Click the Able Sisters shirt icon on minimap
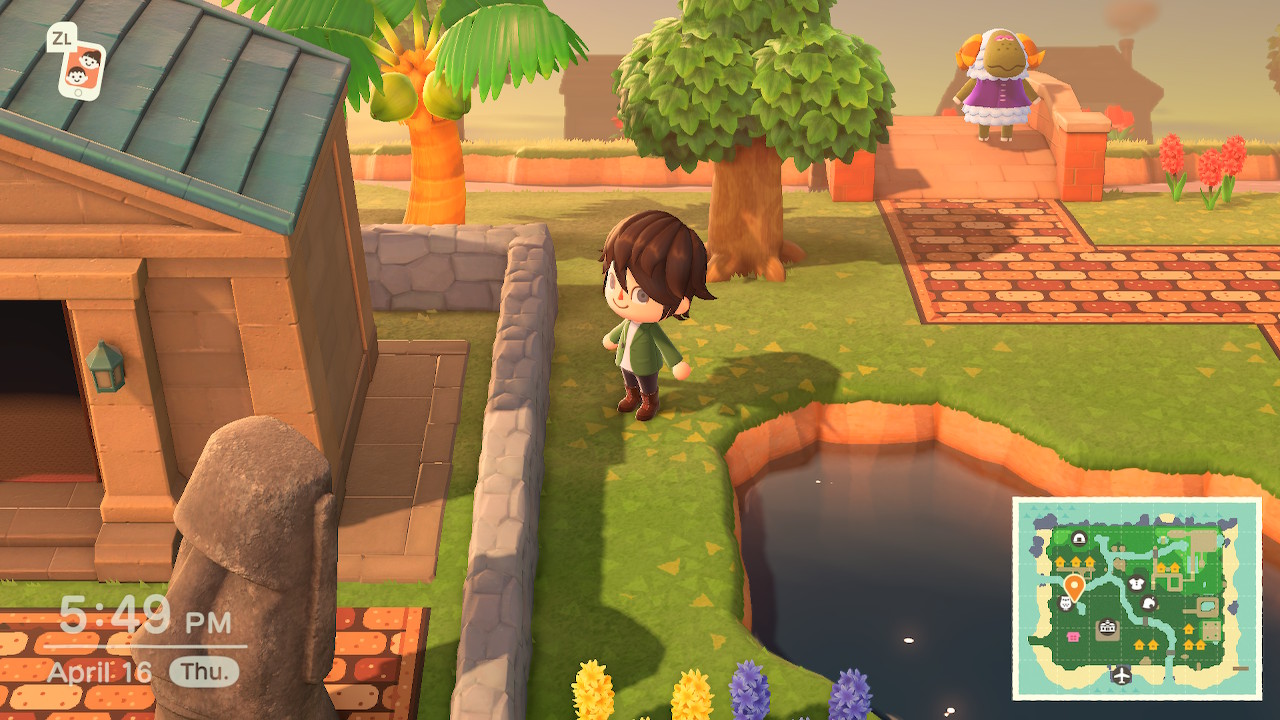This screenshot has height=720, width=1280. tap(1136, 582)
